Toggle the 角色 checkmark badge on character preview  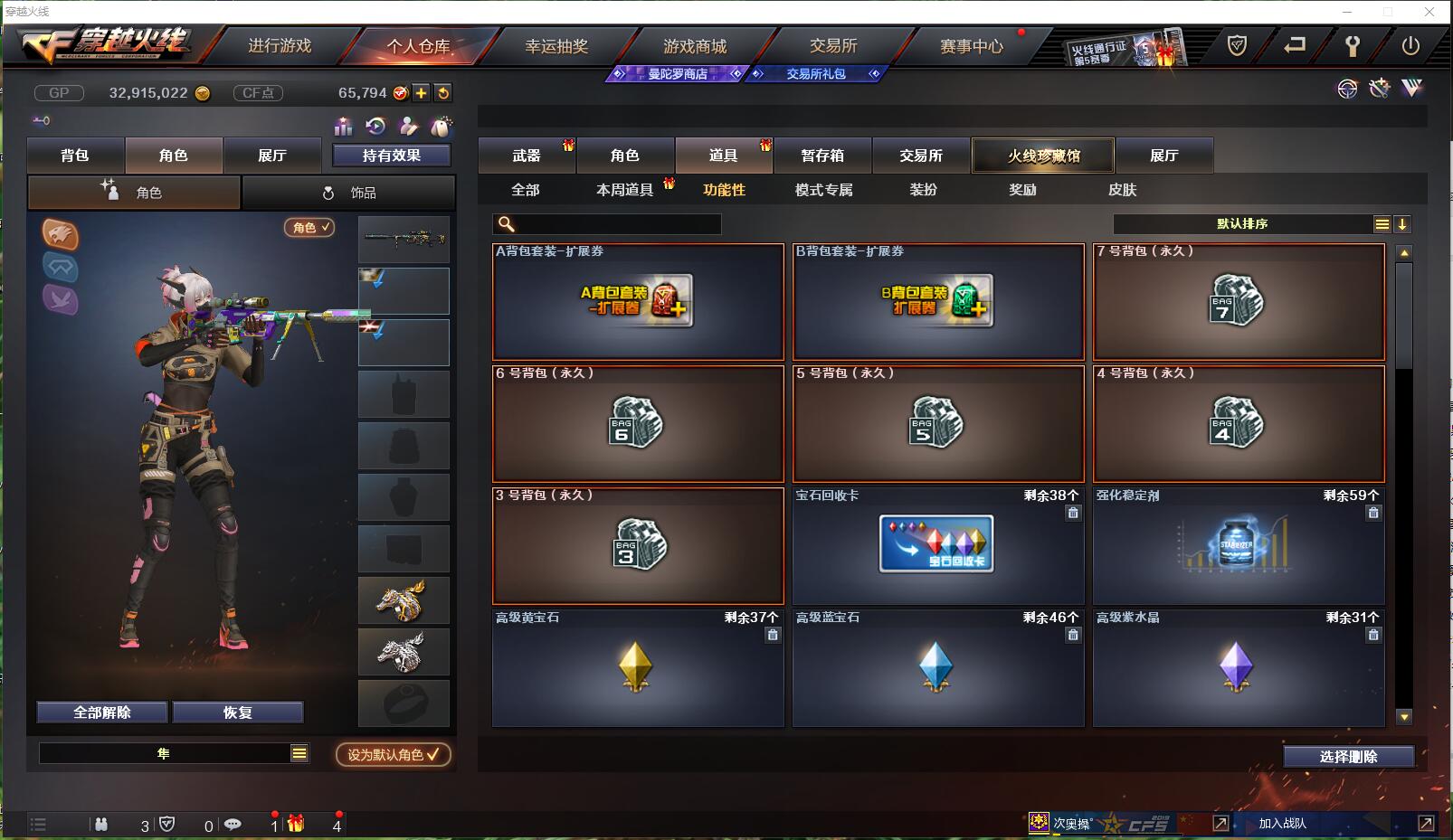[x=309, y=228]
